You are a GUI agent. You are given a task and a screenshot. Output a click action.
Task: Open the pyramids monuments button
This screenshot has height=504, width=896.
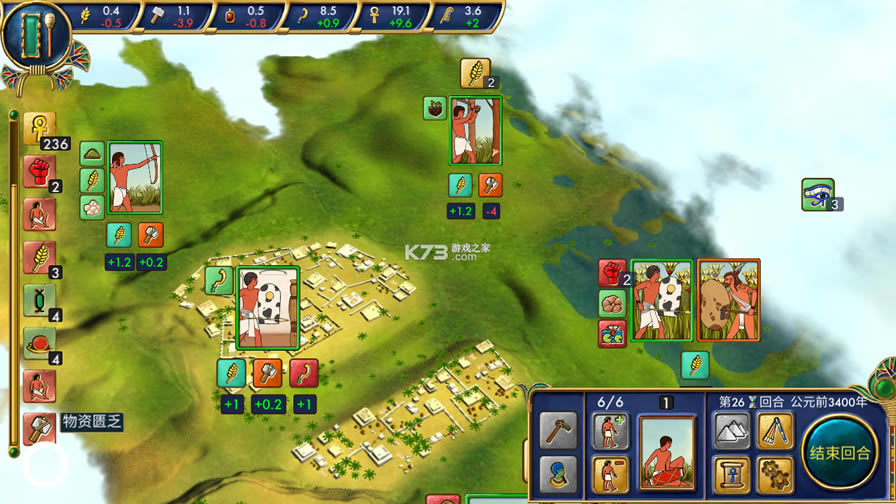pyautogui.click(x=731, y=431)
